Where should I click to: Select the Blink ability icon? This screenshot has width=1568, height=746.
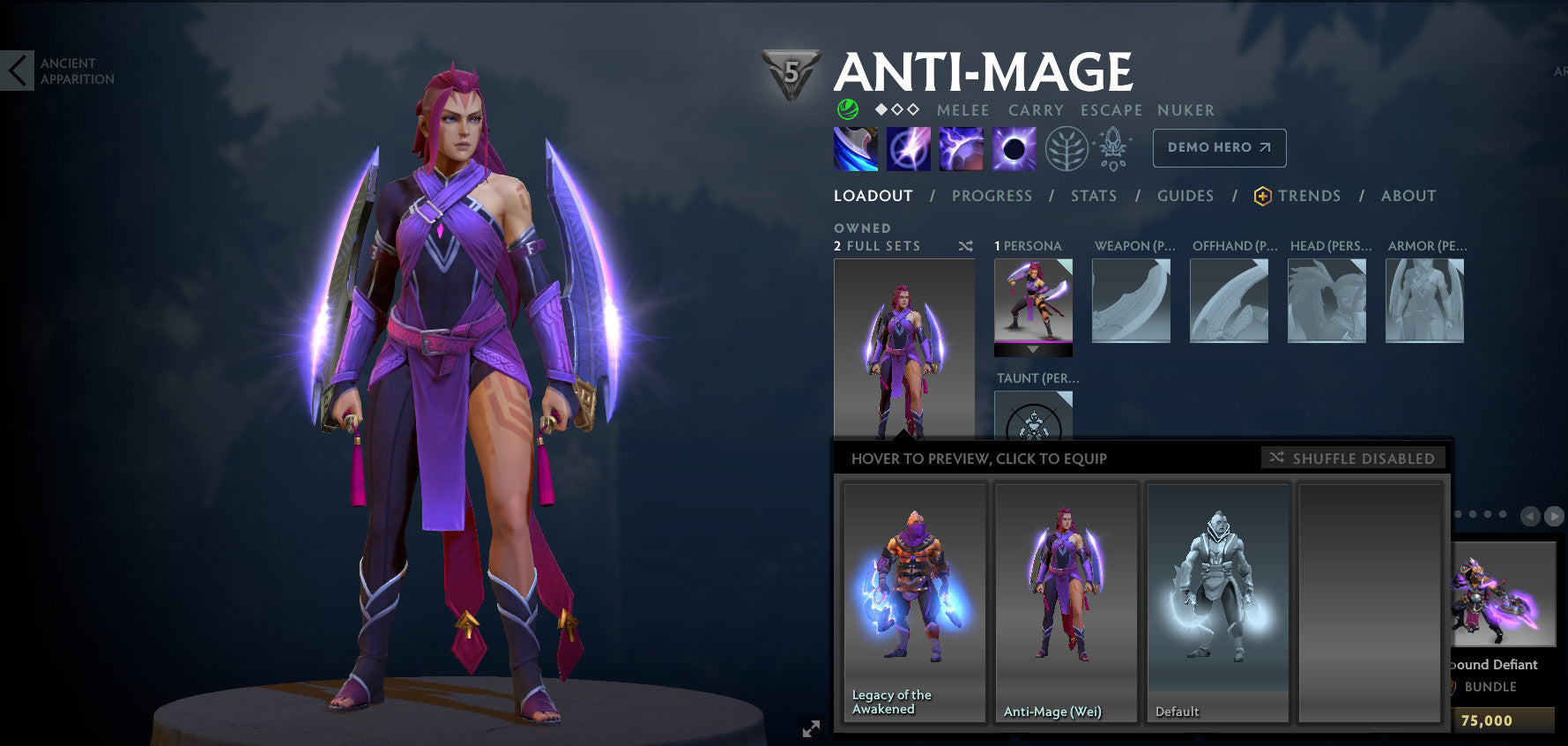pos(908,147)
